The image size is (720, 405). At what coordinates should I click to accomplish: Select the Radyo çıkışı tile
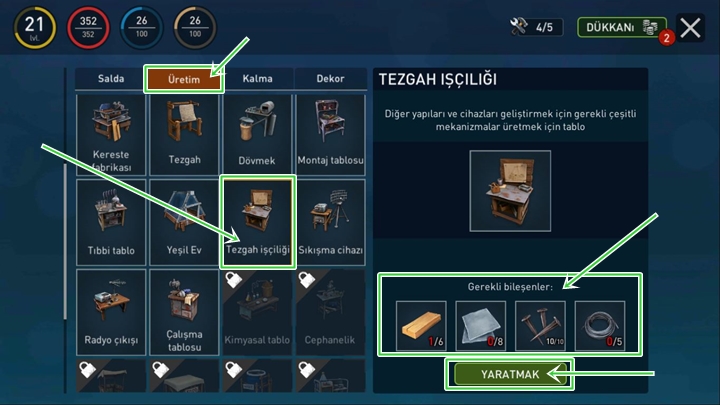pos(111,311)
